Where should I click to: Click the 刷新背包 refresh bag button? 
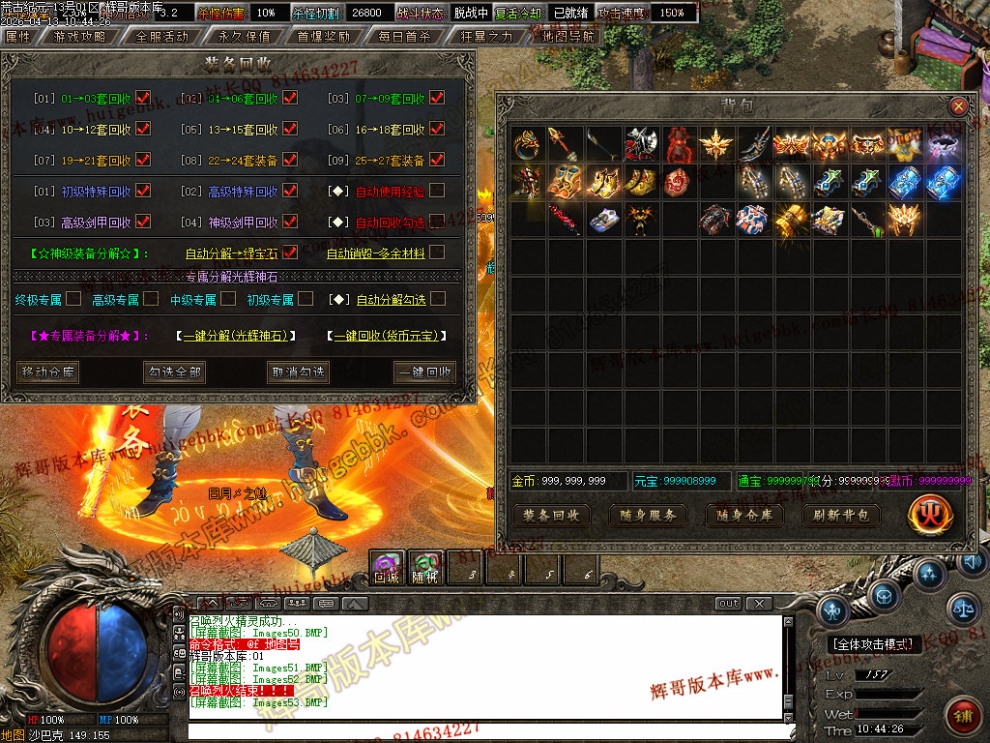(x=841, y=515)
